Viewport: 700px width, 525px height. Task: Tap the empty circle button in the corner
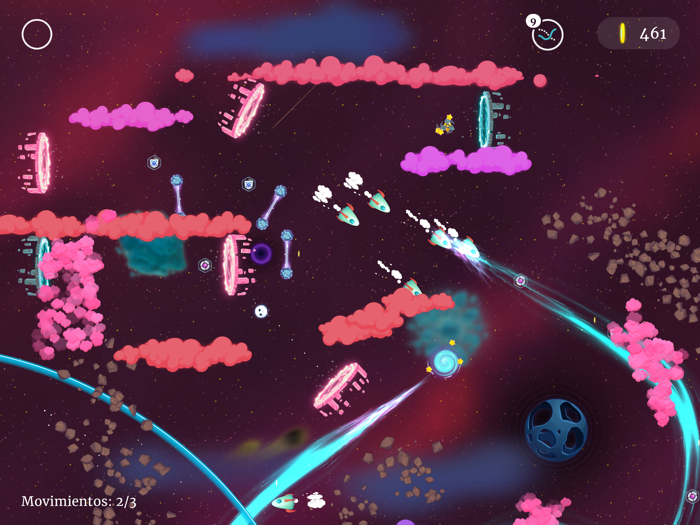click(37, 34)
